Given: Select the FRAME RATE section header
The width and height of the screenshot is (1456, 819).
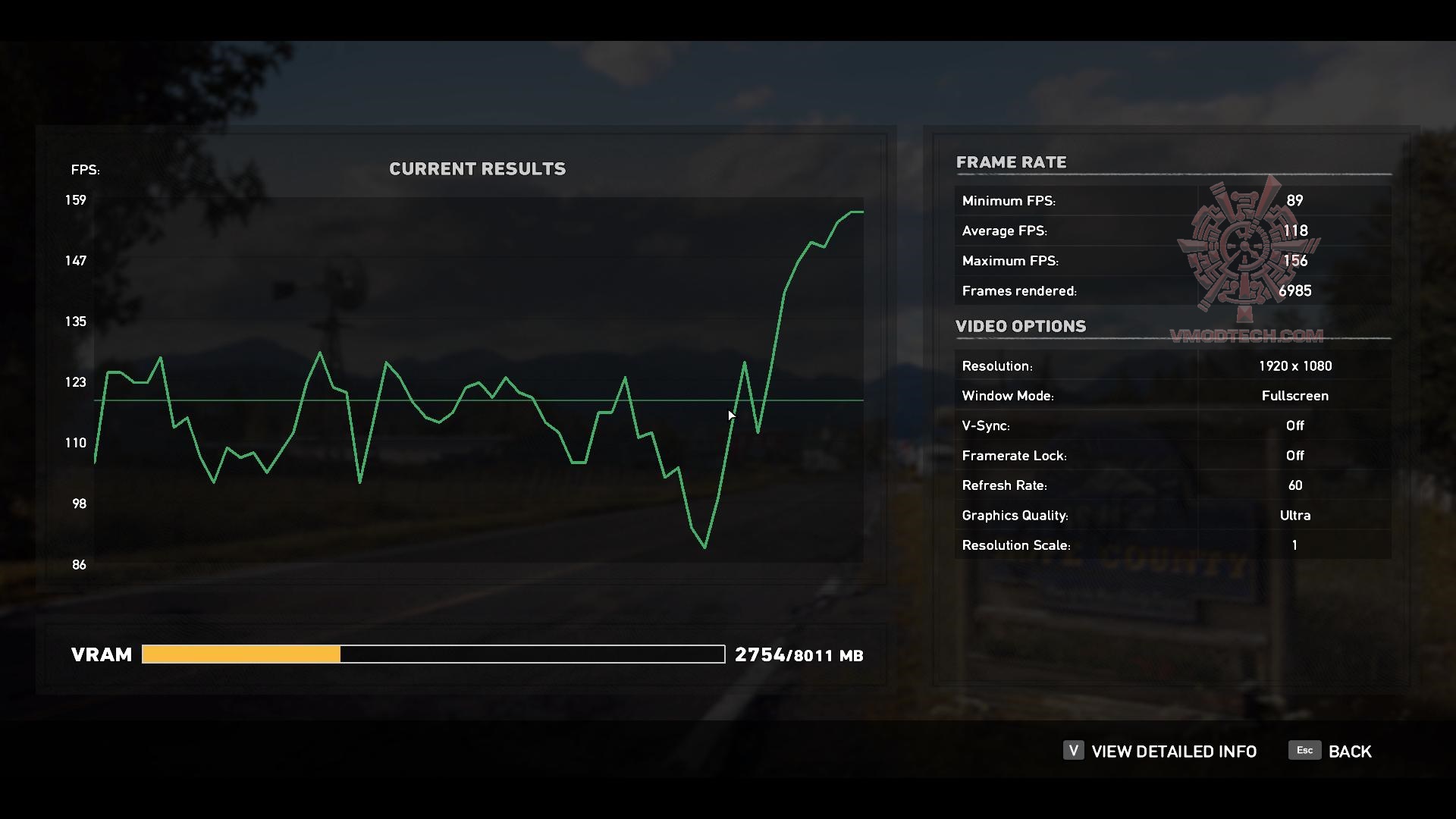Looking at the screenshot, I should click(x=1012, y=162).
